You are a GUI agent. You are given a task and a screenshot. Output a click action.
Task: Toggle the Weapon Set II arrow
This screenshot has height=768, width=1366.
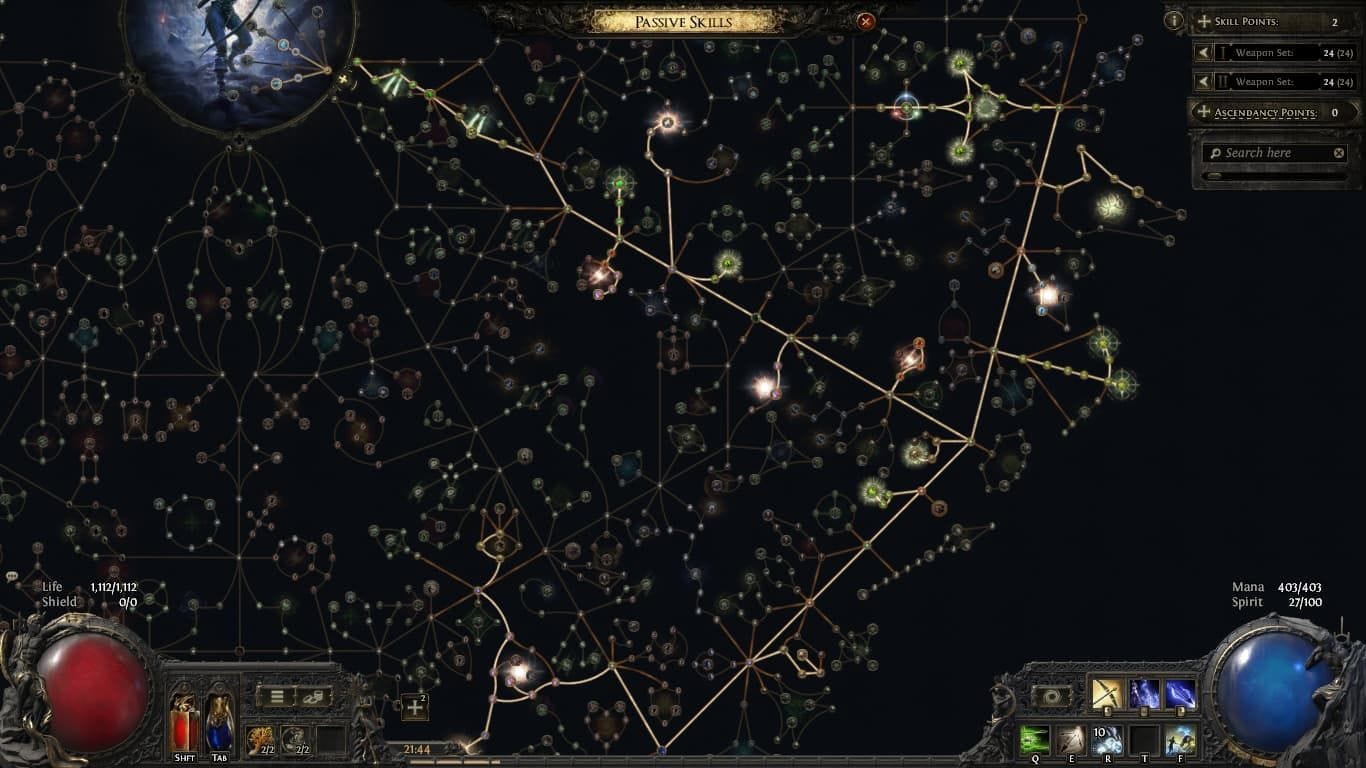point(1203,81)
